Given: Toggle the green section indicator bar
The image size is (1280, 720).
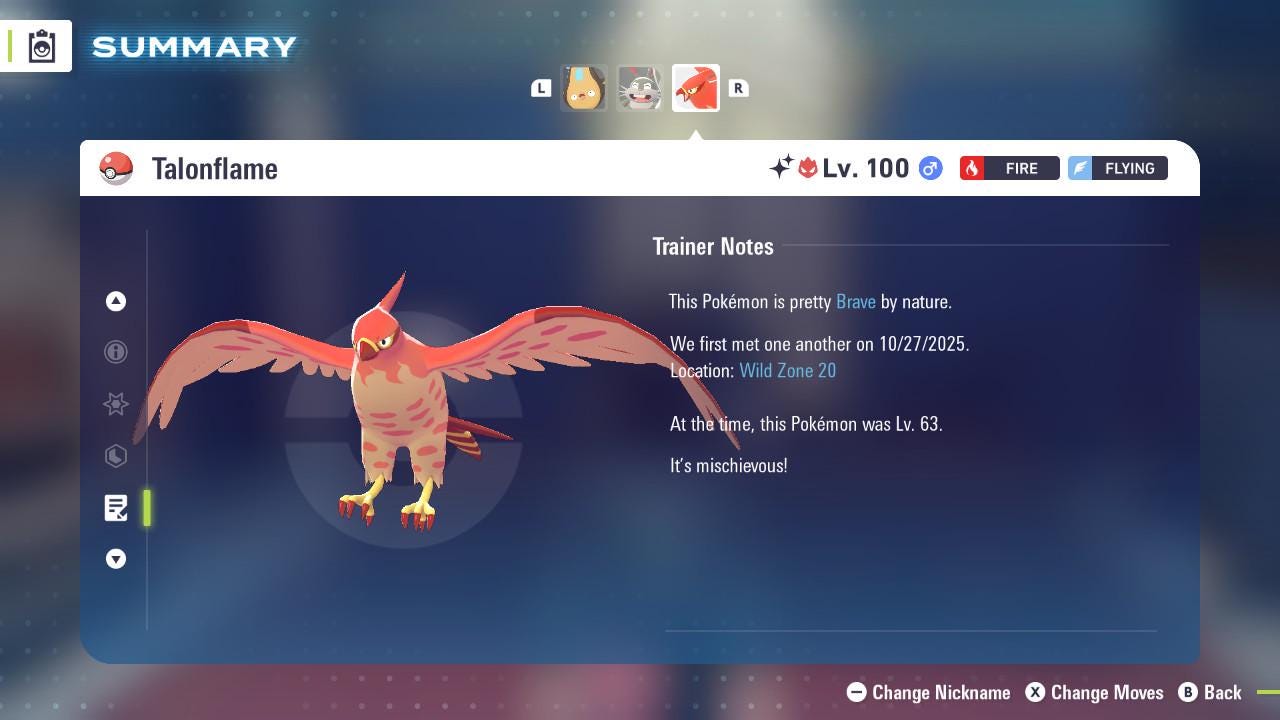Looking at the screenshot, I should click(147, 508).
